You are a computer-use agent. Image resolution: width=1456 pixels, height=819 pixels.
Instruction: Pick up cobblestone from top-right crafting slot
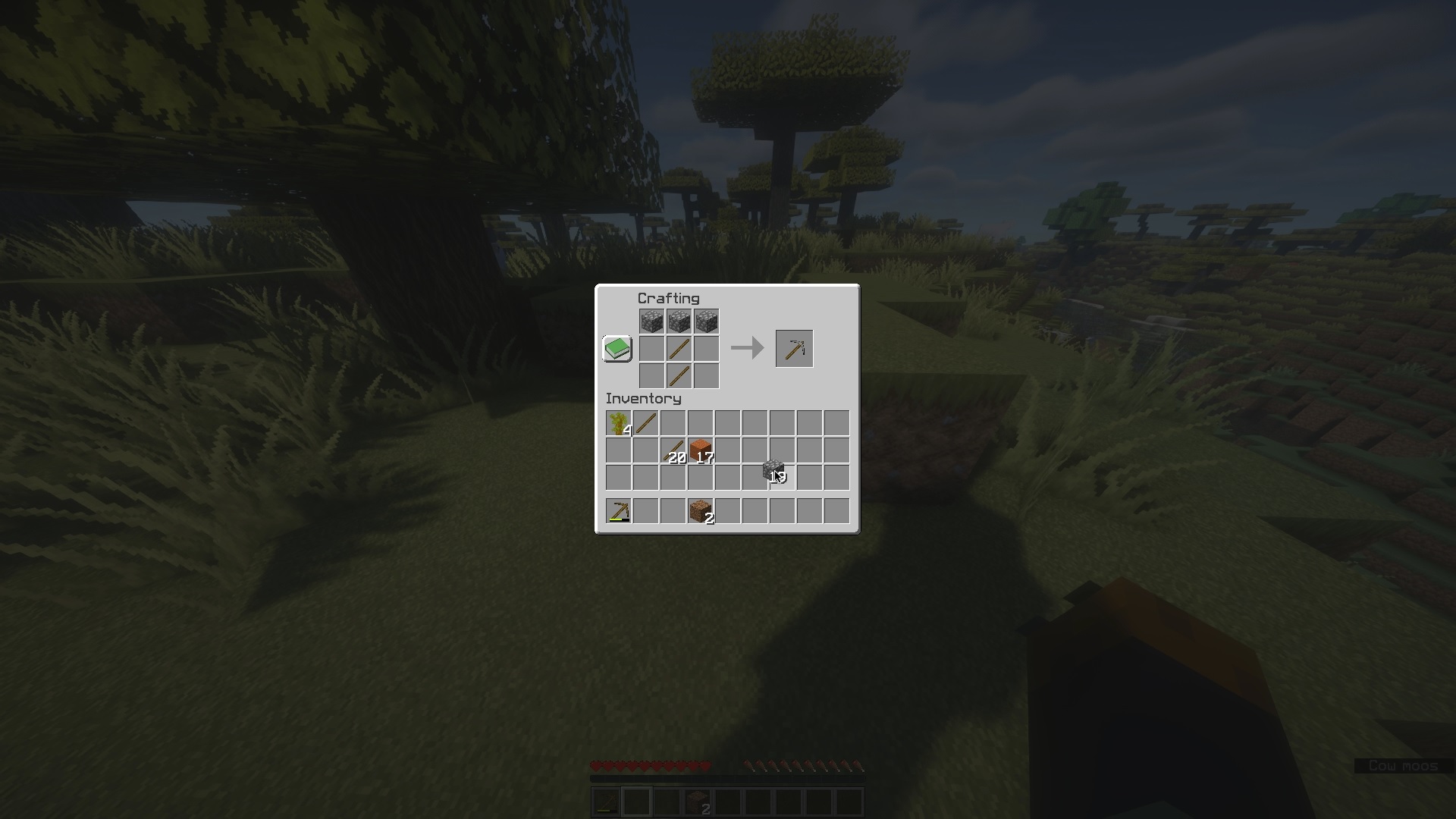[707, 321]
